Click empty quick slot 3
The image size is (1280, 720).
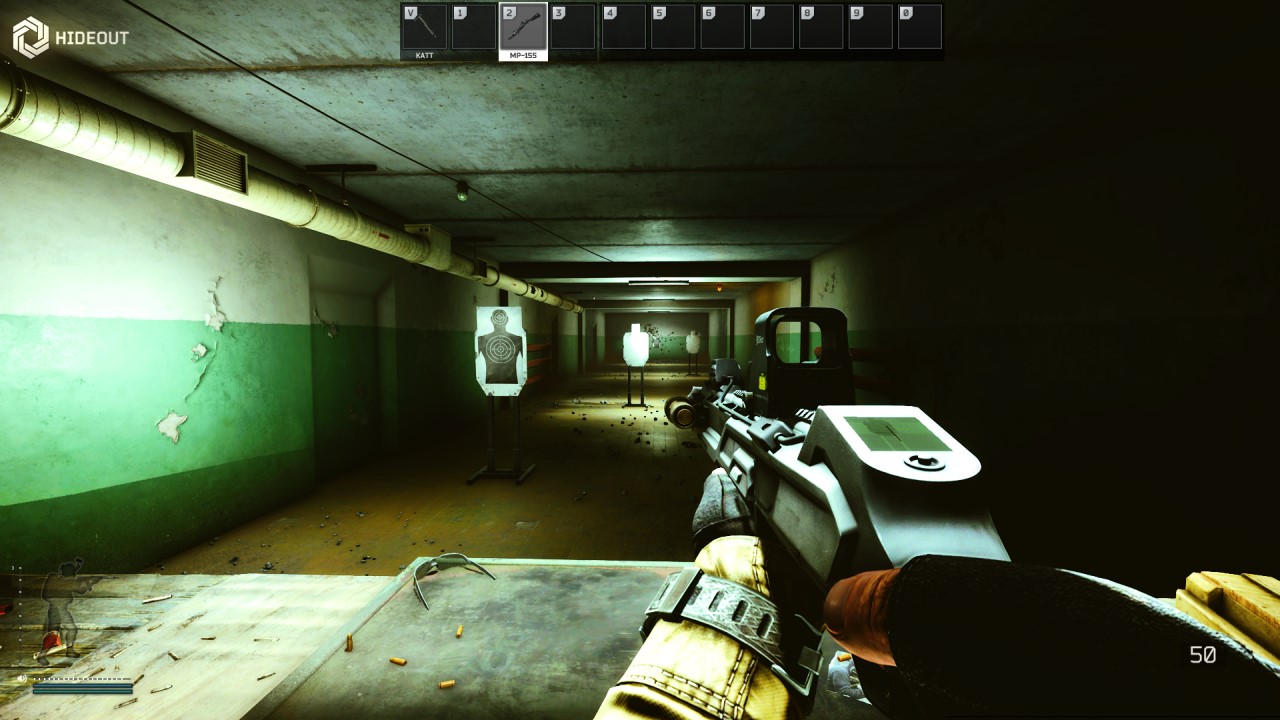coord(572,27)
